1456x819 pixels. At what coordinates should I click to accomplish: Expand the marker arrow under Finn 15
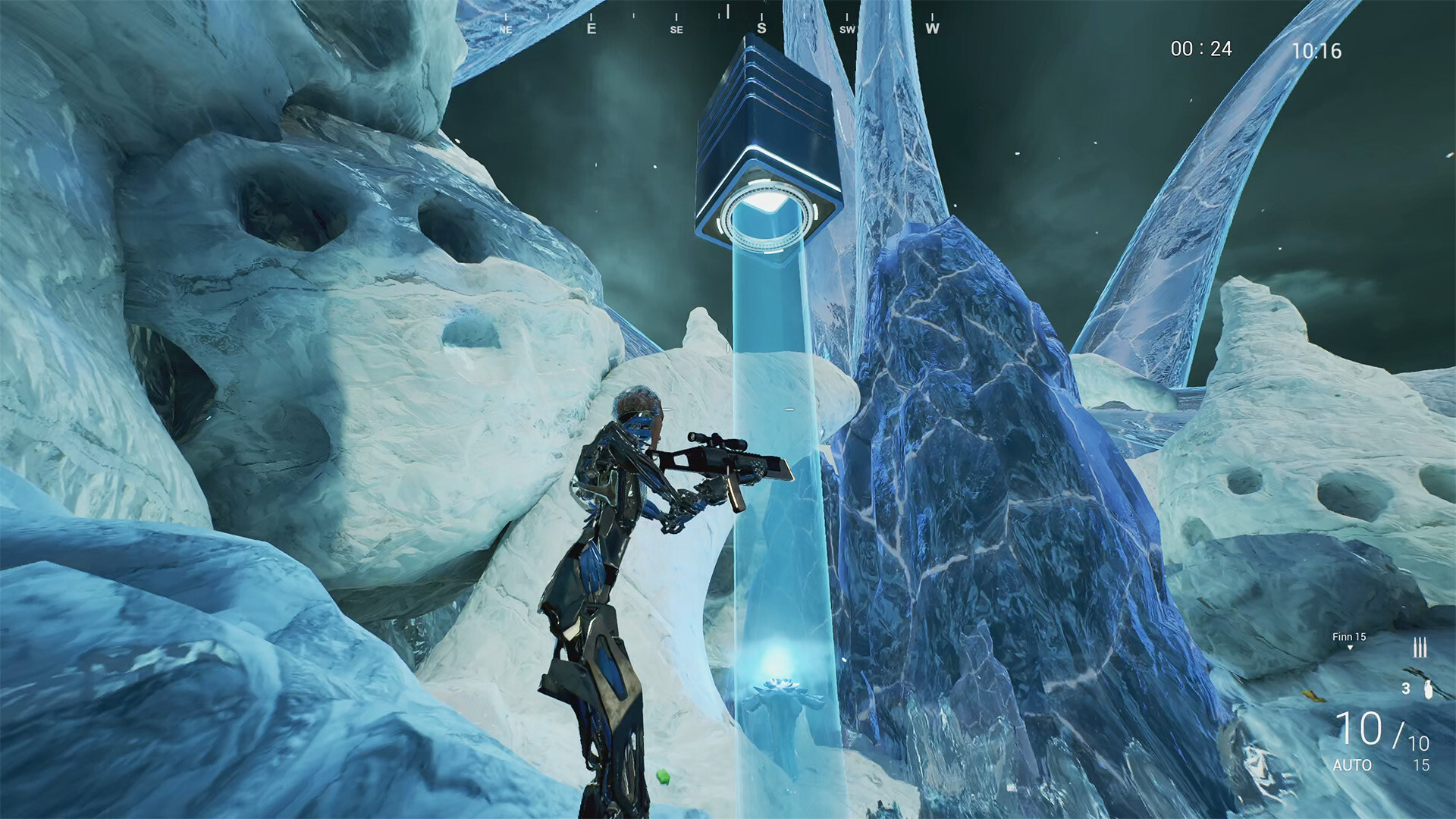1351,648
